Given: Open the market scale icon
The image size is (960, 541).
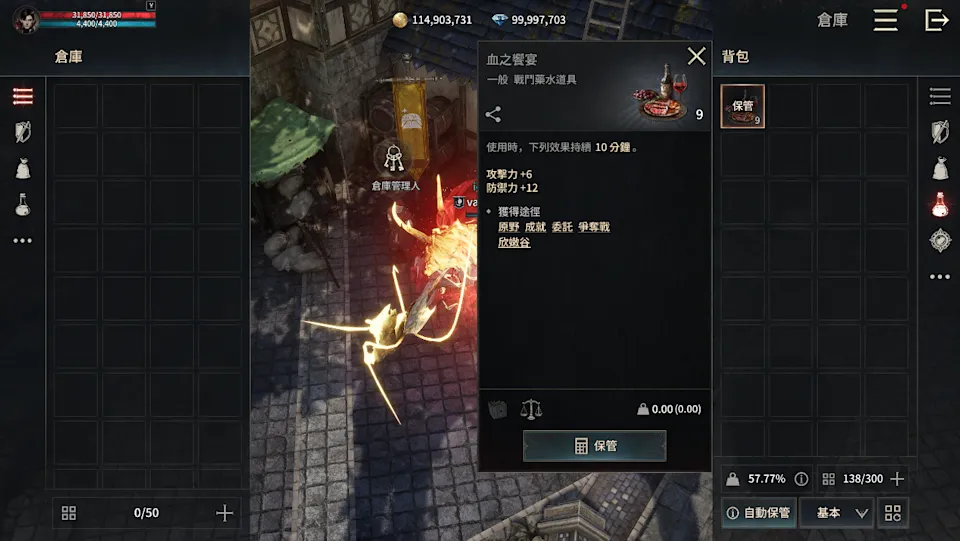Looking at the screenshot, I should tap(531, 409).
